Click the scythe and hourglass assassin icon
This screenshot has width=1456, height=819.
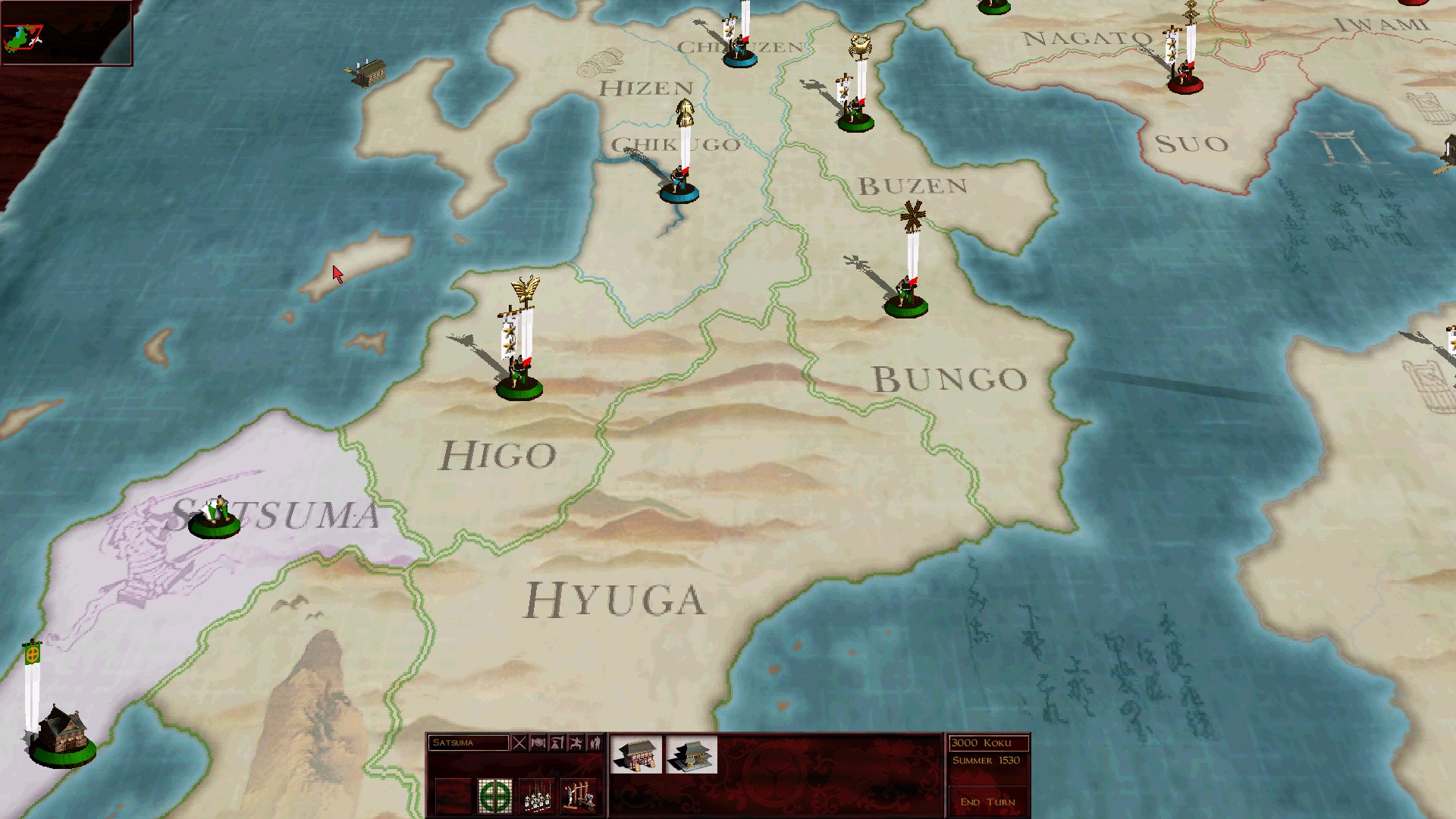(557, 742)
